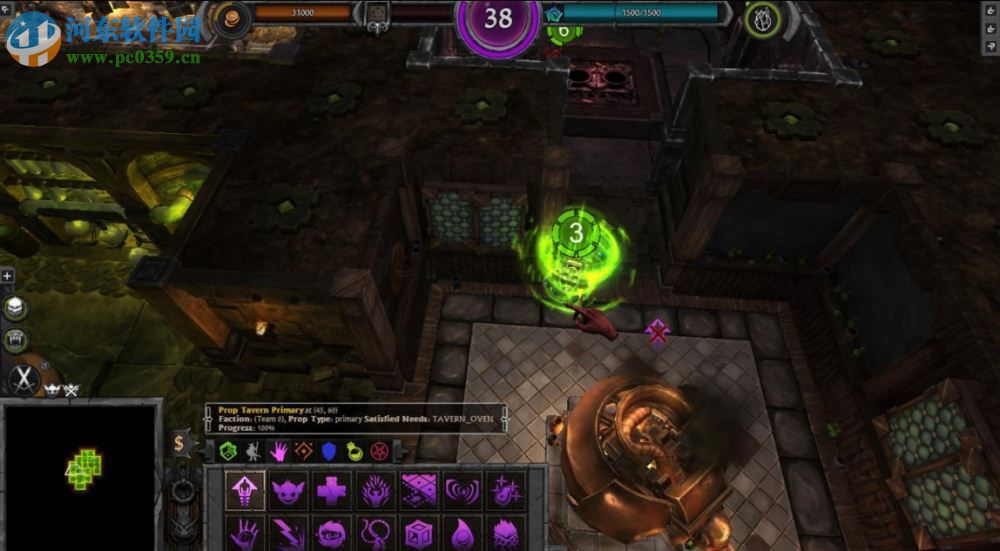Image resolution: width=1000 pixels, height=551 pixels.
Task: Select the white helmet creature icon
Action: tap(16, 308)
